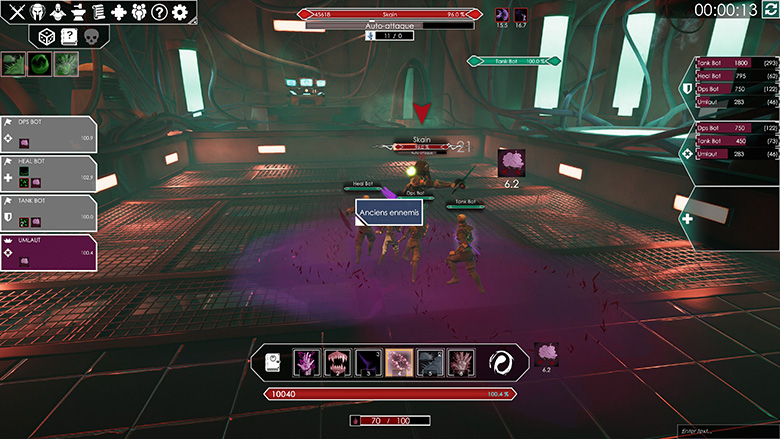Open the spellbook with heart icon
This screenshot has width=780, height=439.
pos(274,364)
